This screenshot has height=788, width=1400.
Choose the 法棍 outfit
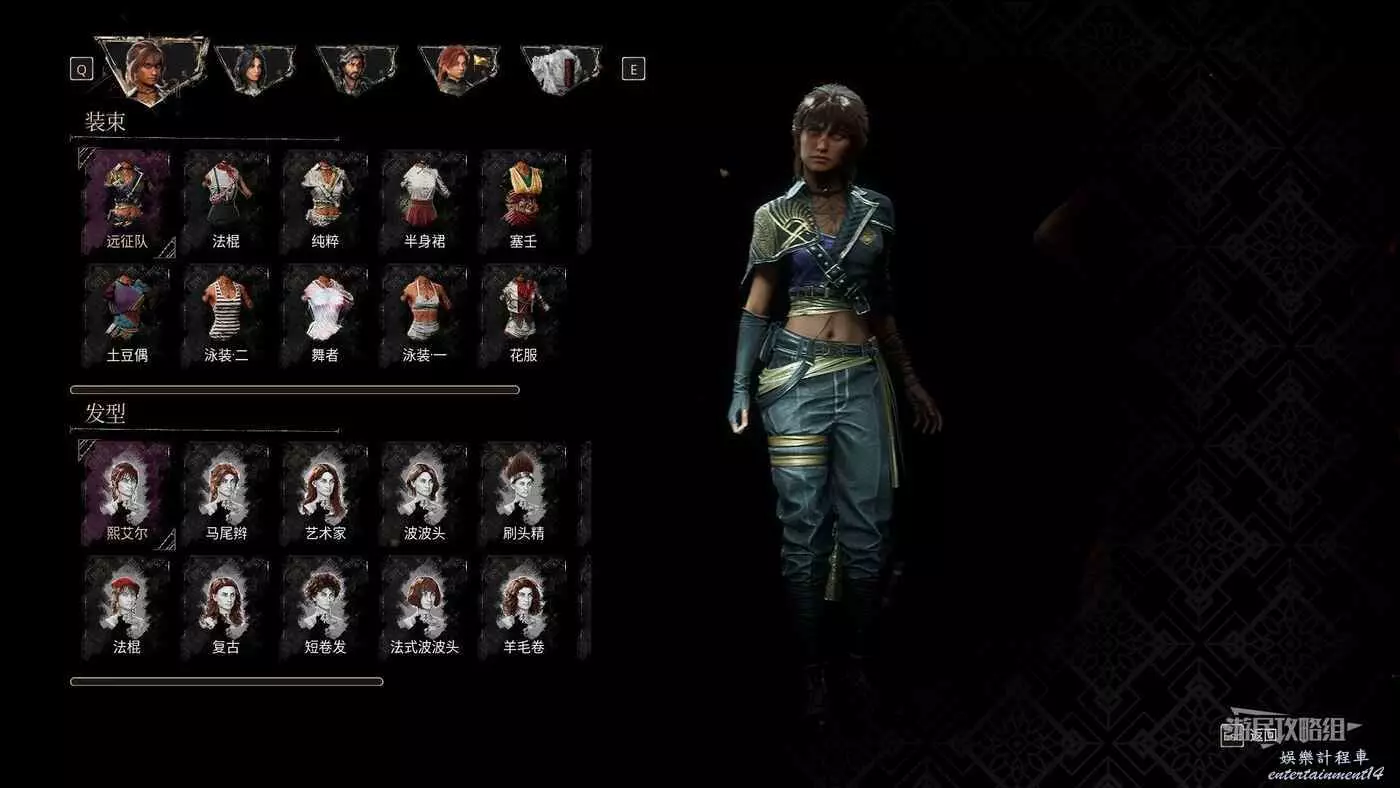pyautogui.click(x=226, y=200)
